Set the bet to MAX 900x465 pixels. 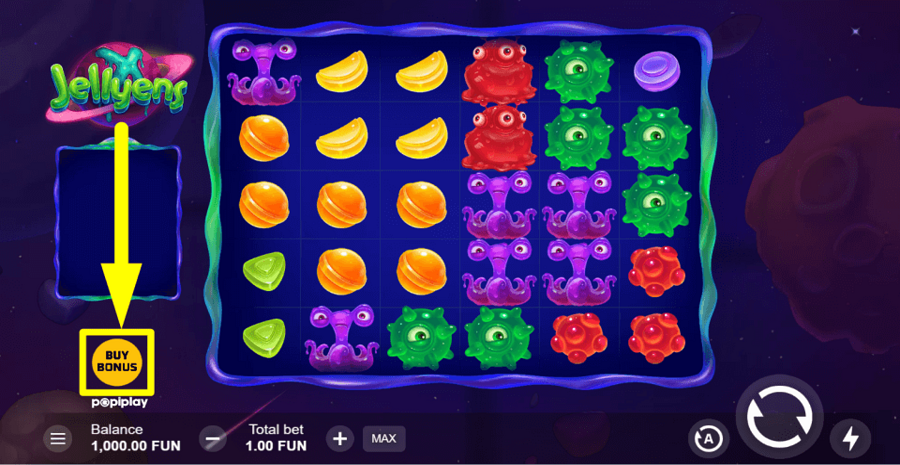(x=383, y=438)
